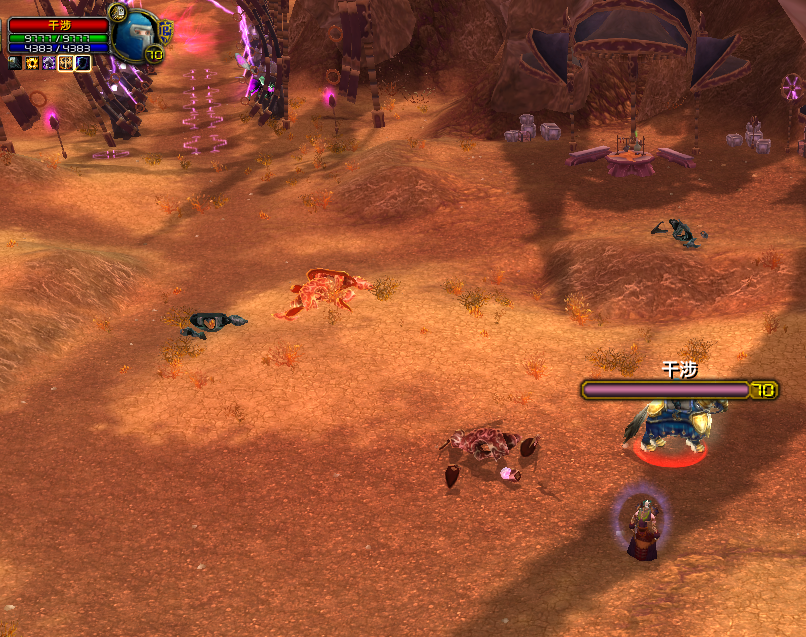The height and width of the screenshot is (637, 806).
Task: Inspect the purple hooded figure buff icon
Action: click(48, 63)
